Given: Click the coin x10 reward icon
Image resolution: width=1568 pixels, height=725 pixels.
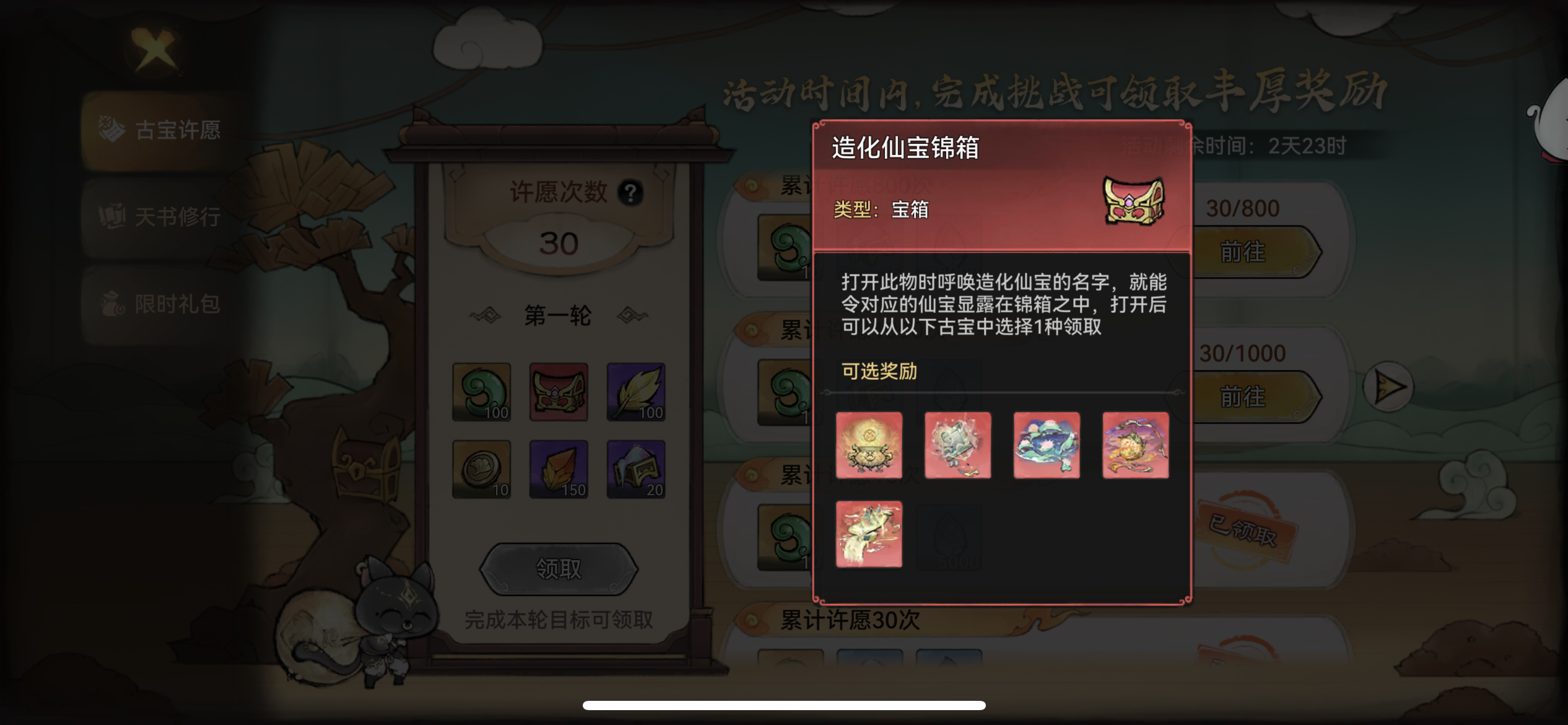Looking at the screenshot, I should click(x=481, y=469).
